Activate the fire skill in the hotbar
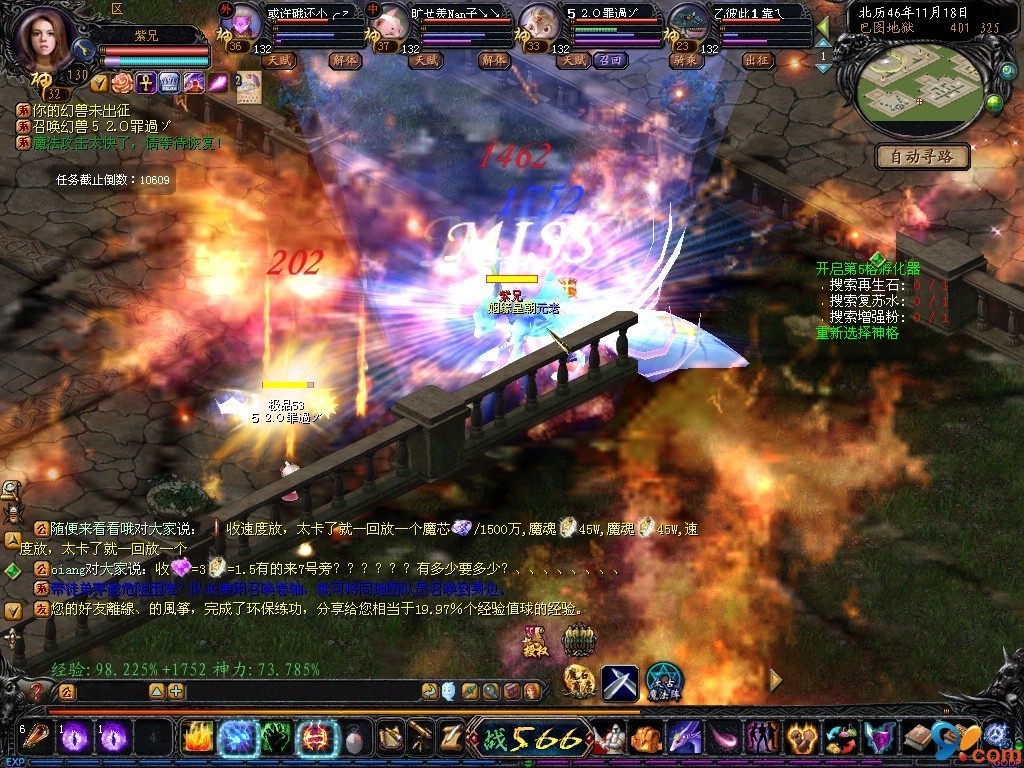The height and width of the screenshot is (768, 1024). 199,738
